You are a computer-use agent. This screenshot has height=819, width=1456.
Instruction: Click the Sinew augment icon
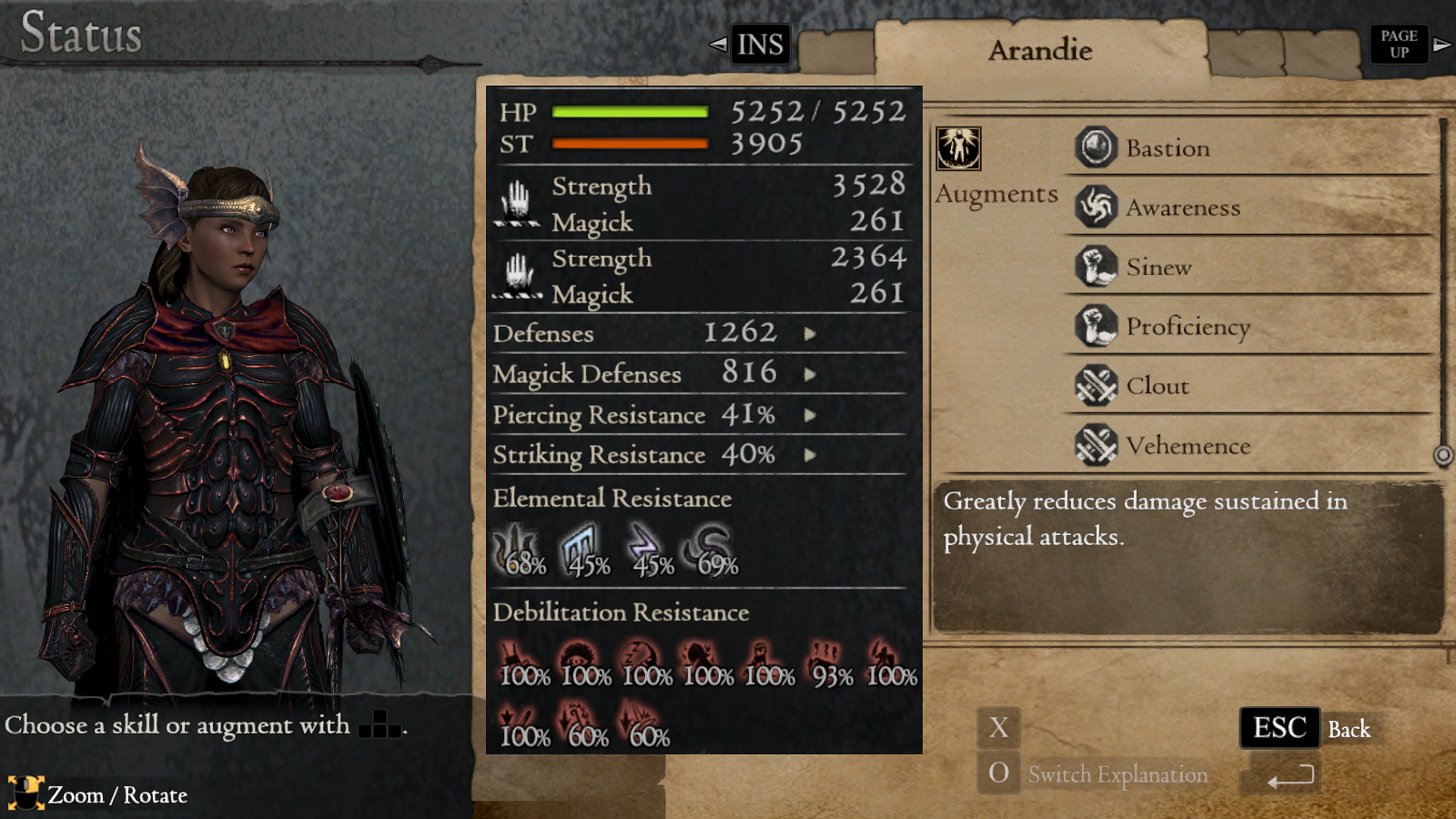tap(1096, 267)
